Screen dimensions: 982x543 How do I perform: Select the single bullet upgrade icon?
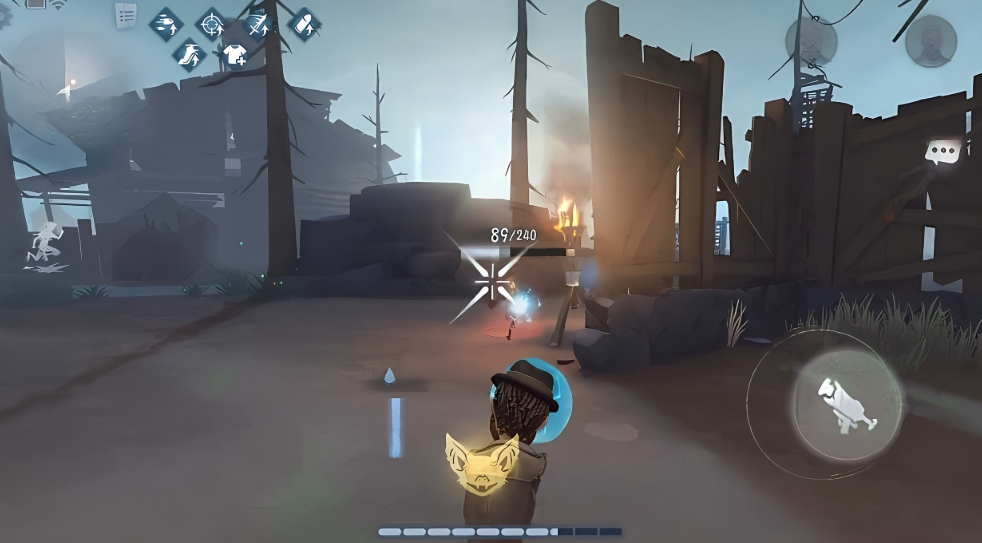pos(303,23)
